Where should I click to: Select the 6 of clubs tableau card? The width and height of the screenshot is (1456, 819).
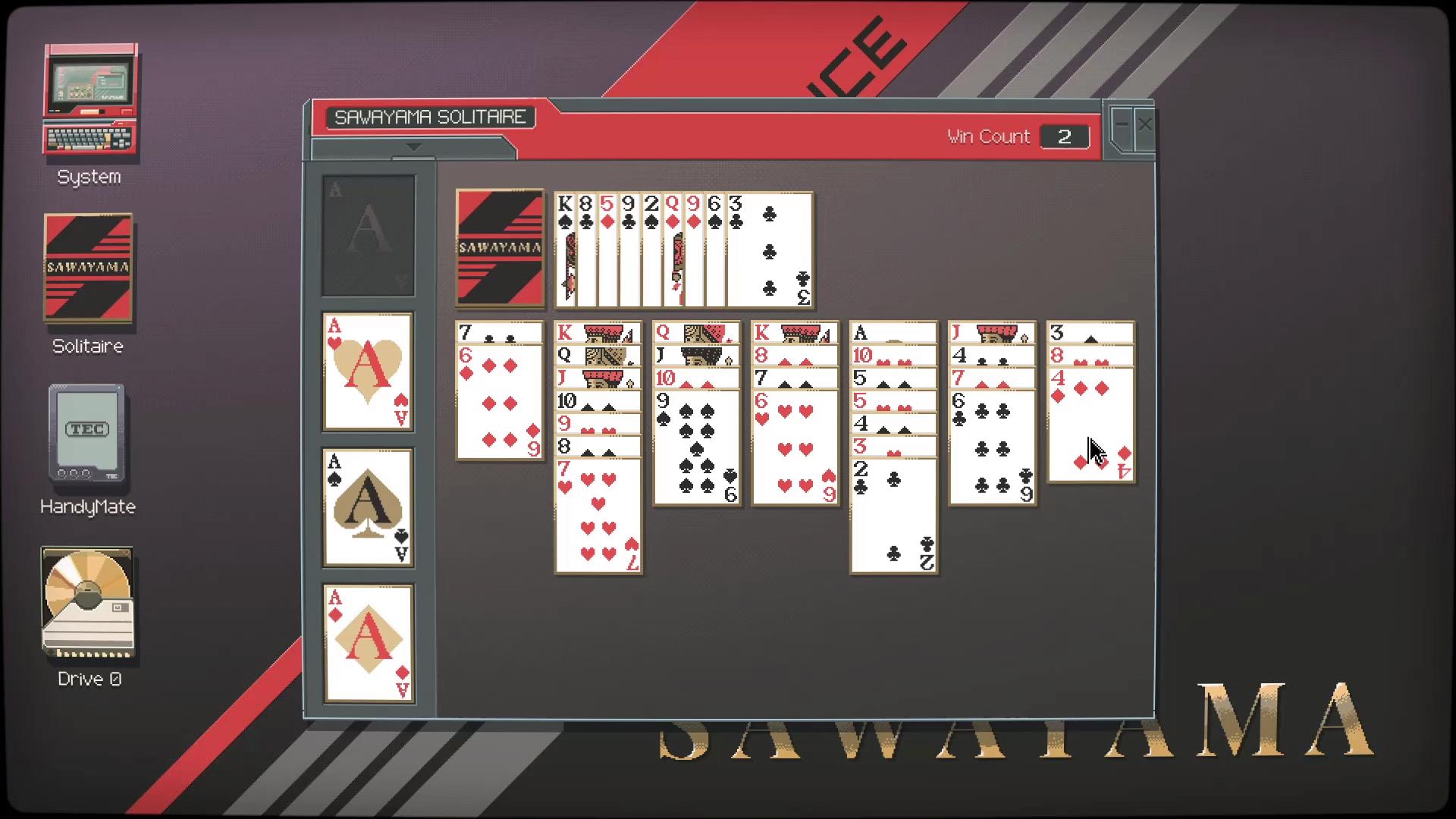(x=992, y=447)
